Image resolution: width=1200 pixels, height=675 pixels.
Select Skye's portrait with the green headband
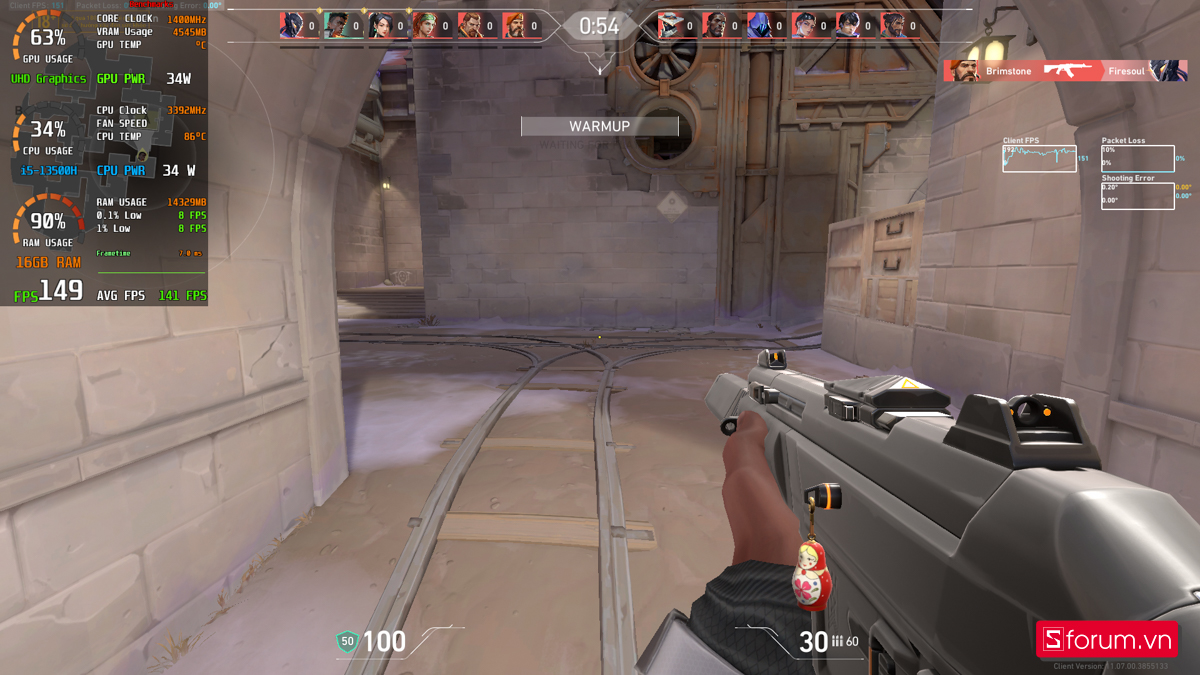pos(425,25)
